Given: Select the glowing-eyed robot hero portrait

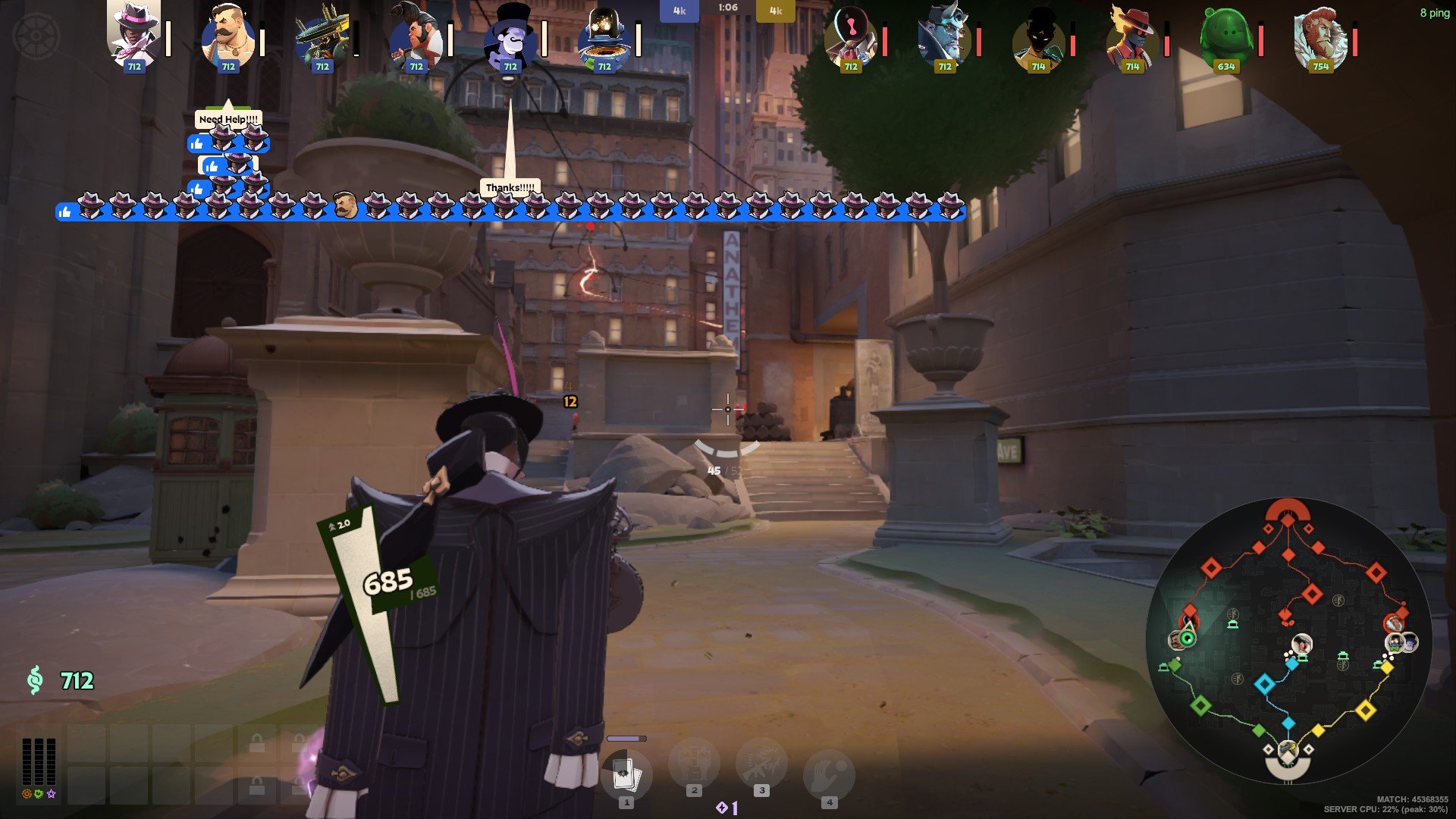Looking at the screenshot, I should 604,36.
